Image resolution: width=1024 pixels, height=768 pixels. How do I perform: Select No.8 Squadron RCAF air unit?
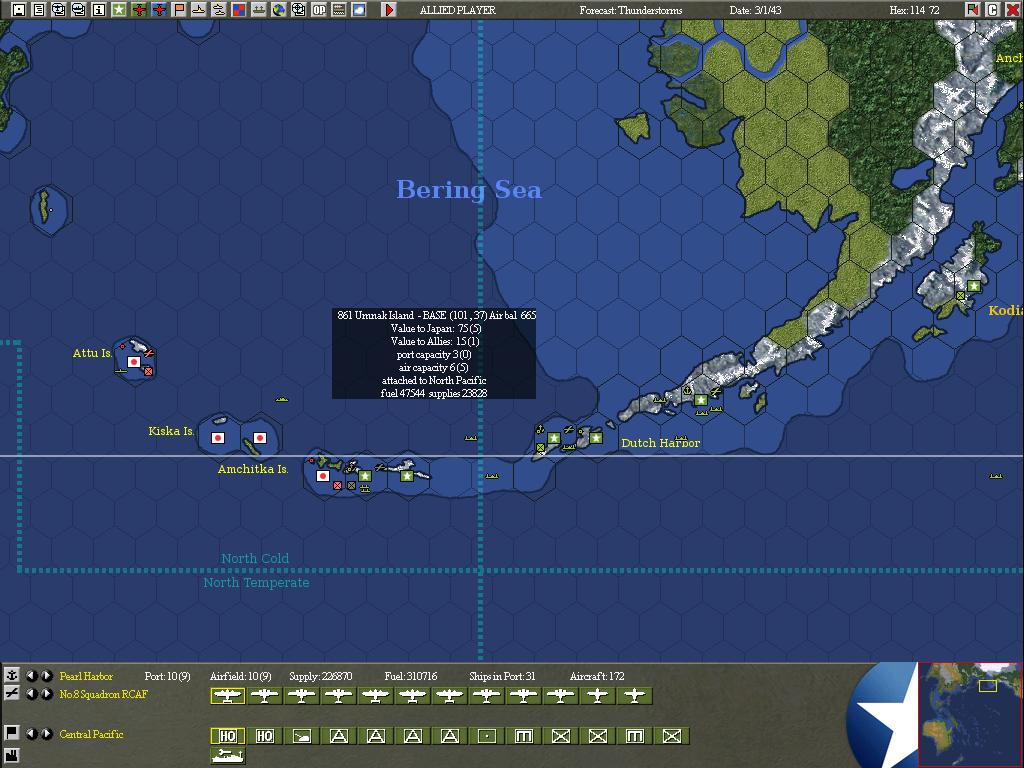103,694
